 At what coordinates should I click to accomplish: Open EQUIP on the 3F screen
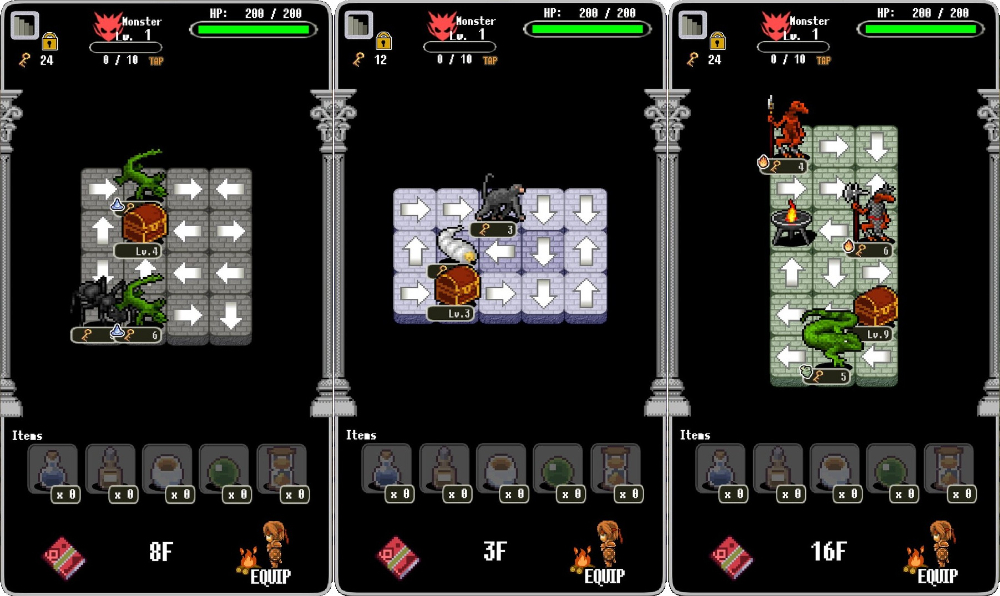tap(602, 556)
